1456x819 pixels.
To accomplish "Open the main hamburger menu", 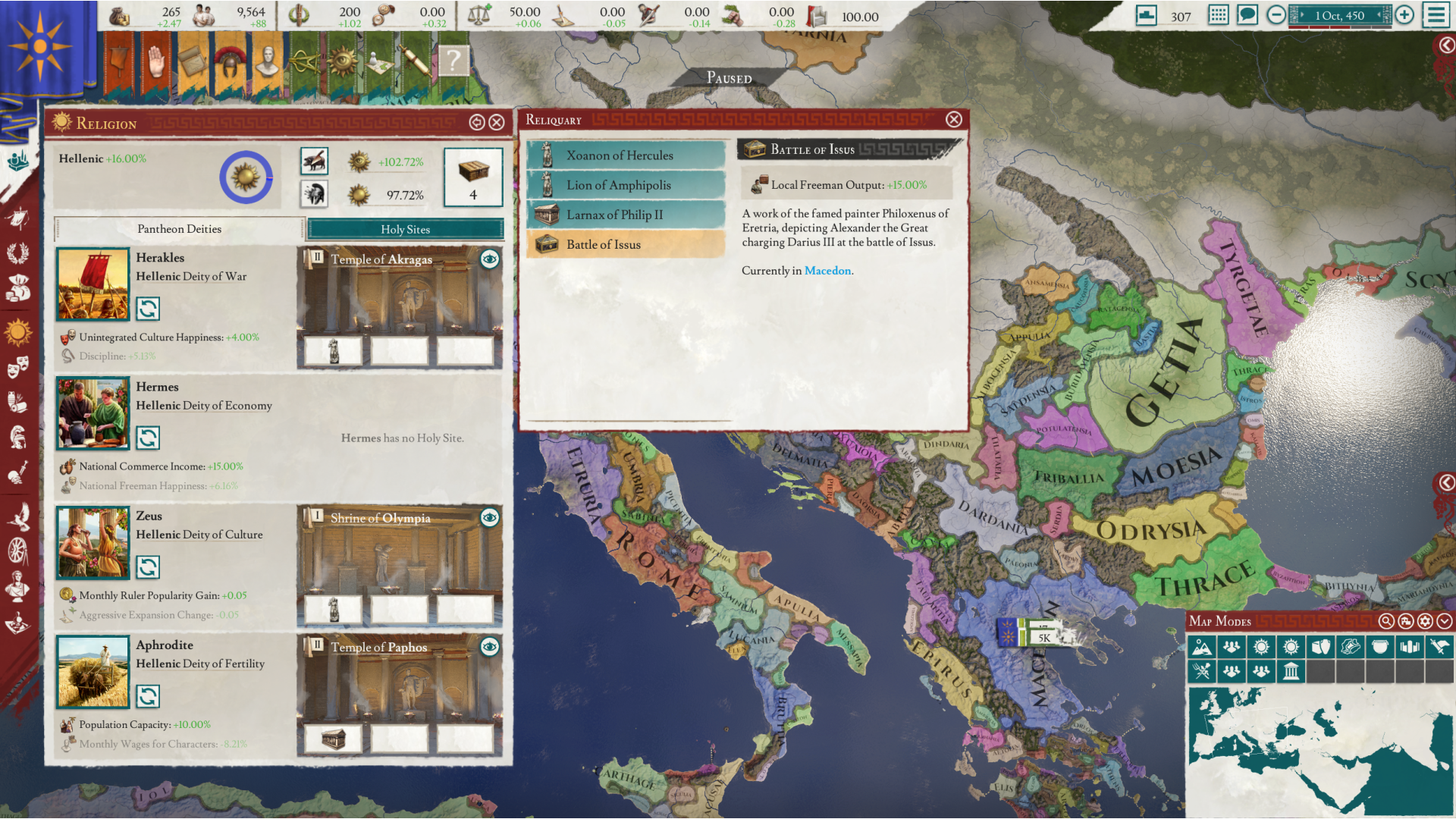I will coord(1436,15).
